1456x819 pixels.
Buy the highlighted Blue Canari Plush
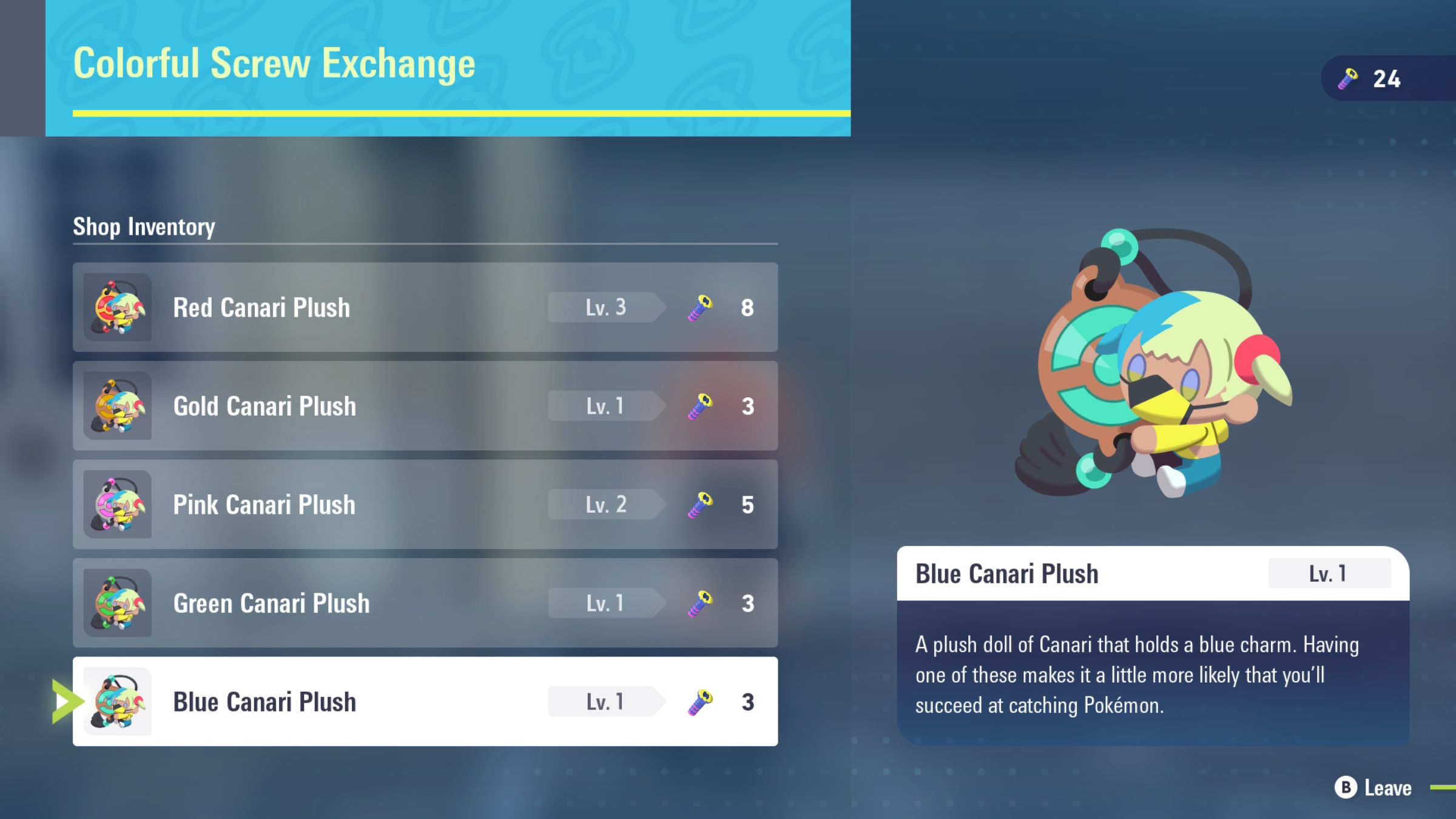pyautogui.click(x=425, y=701)
